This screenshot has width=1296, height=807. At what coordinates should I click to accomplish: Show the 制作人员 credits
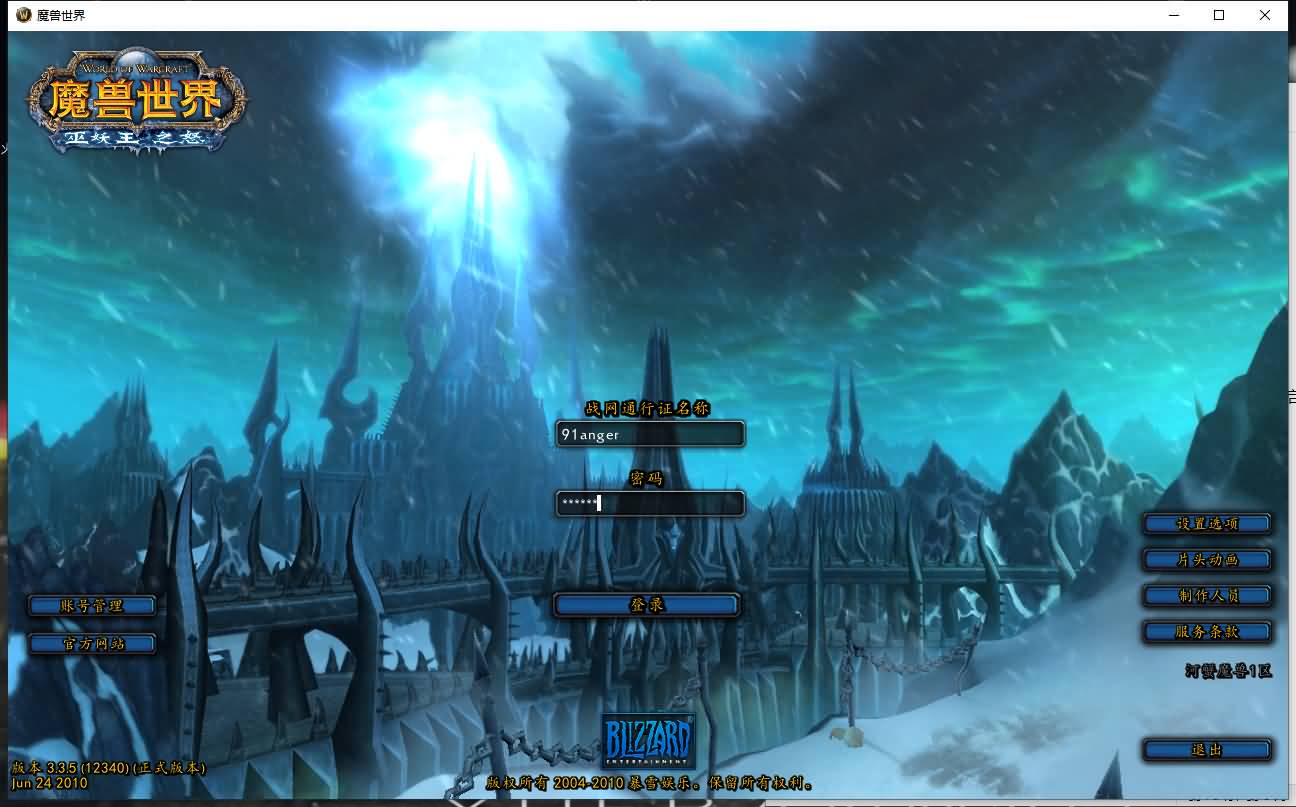pyautogui.click(x=1207, y=596)
